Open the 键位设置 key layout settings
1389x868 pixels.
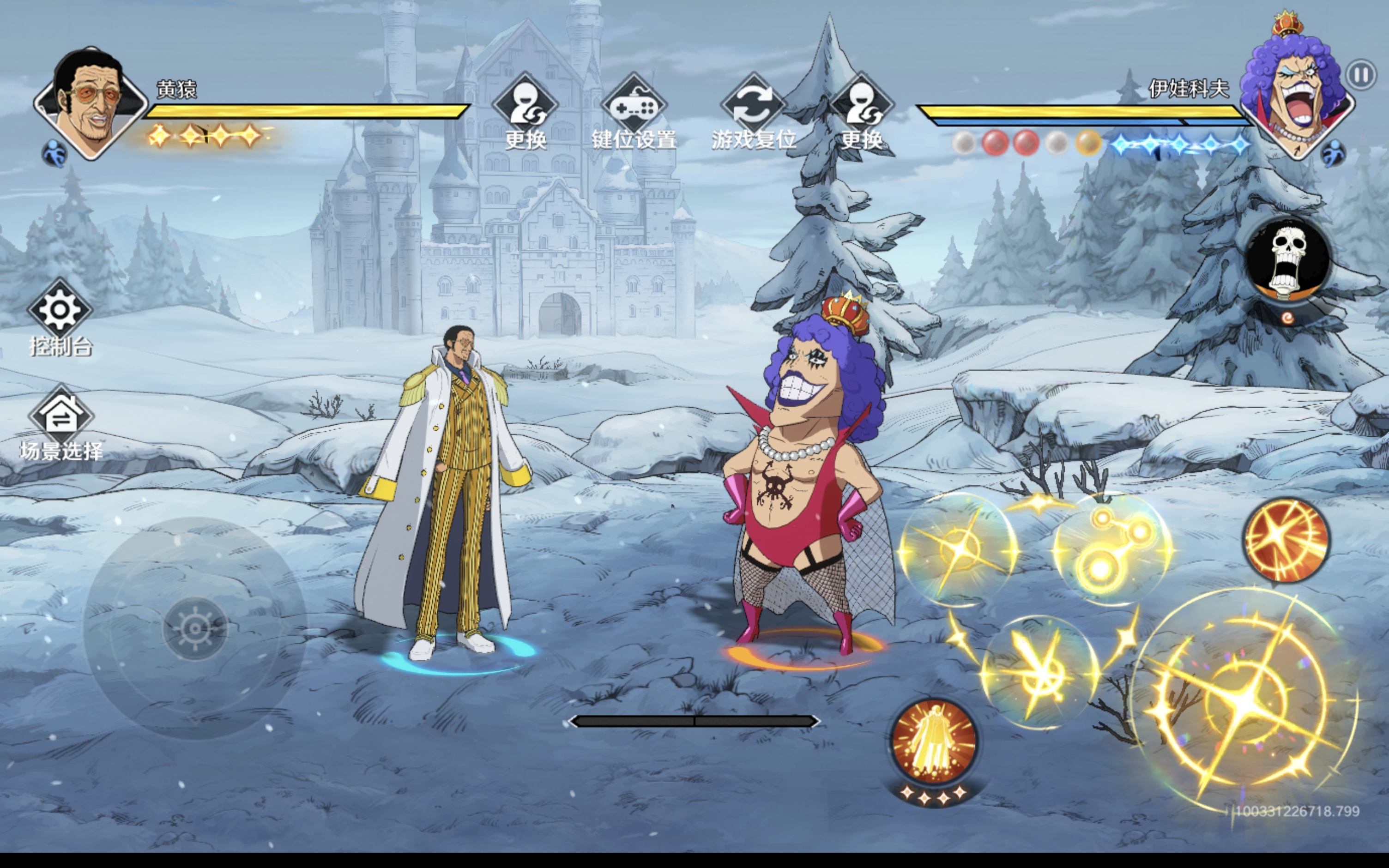634,108
